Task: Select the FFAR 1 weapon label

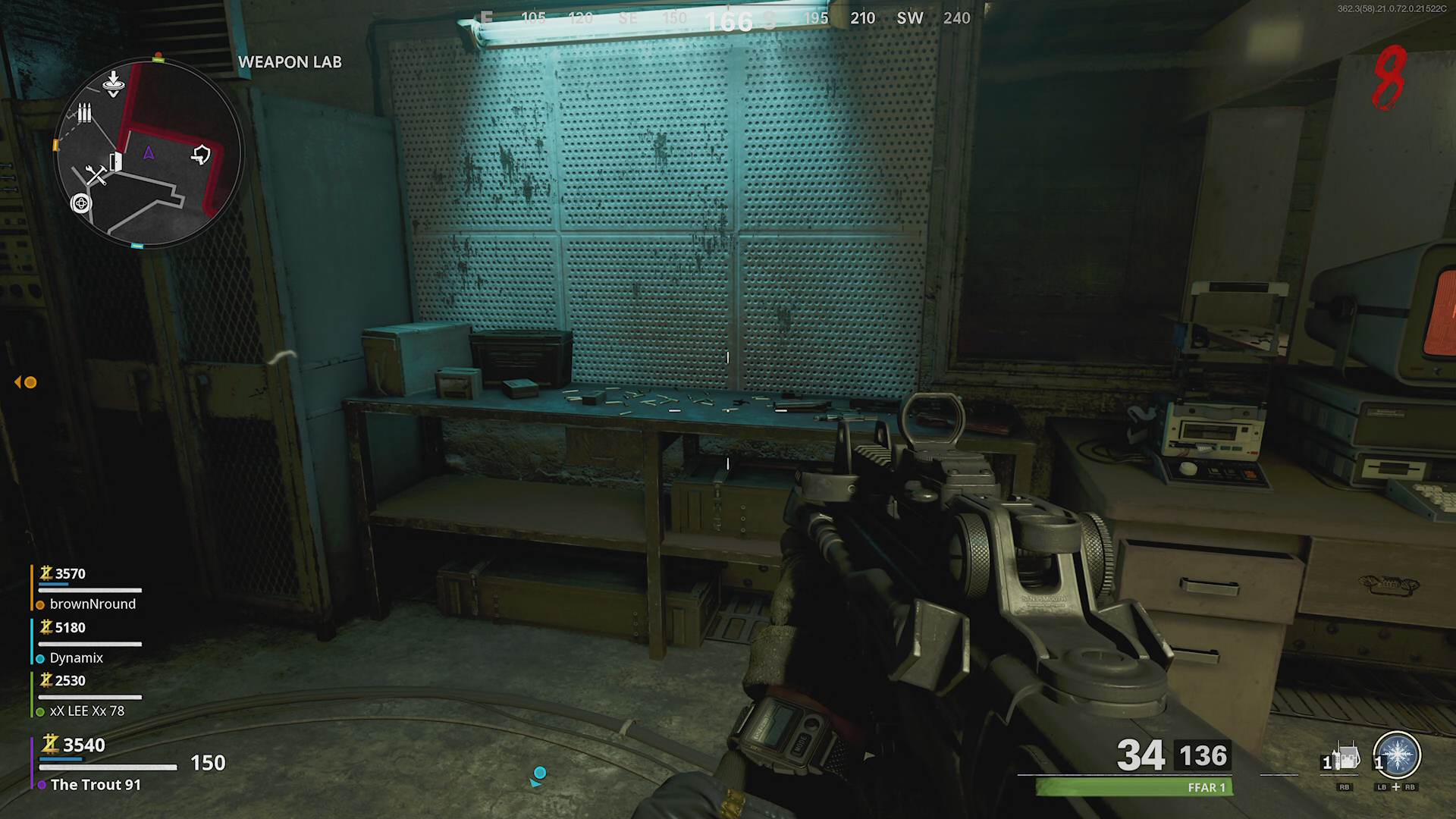Action: 1206,787
